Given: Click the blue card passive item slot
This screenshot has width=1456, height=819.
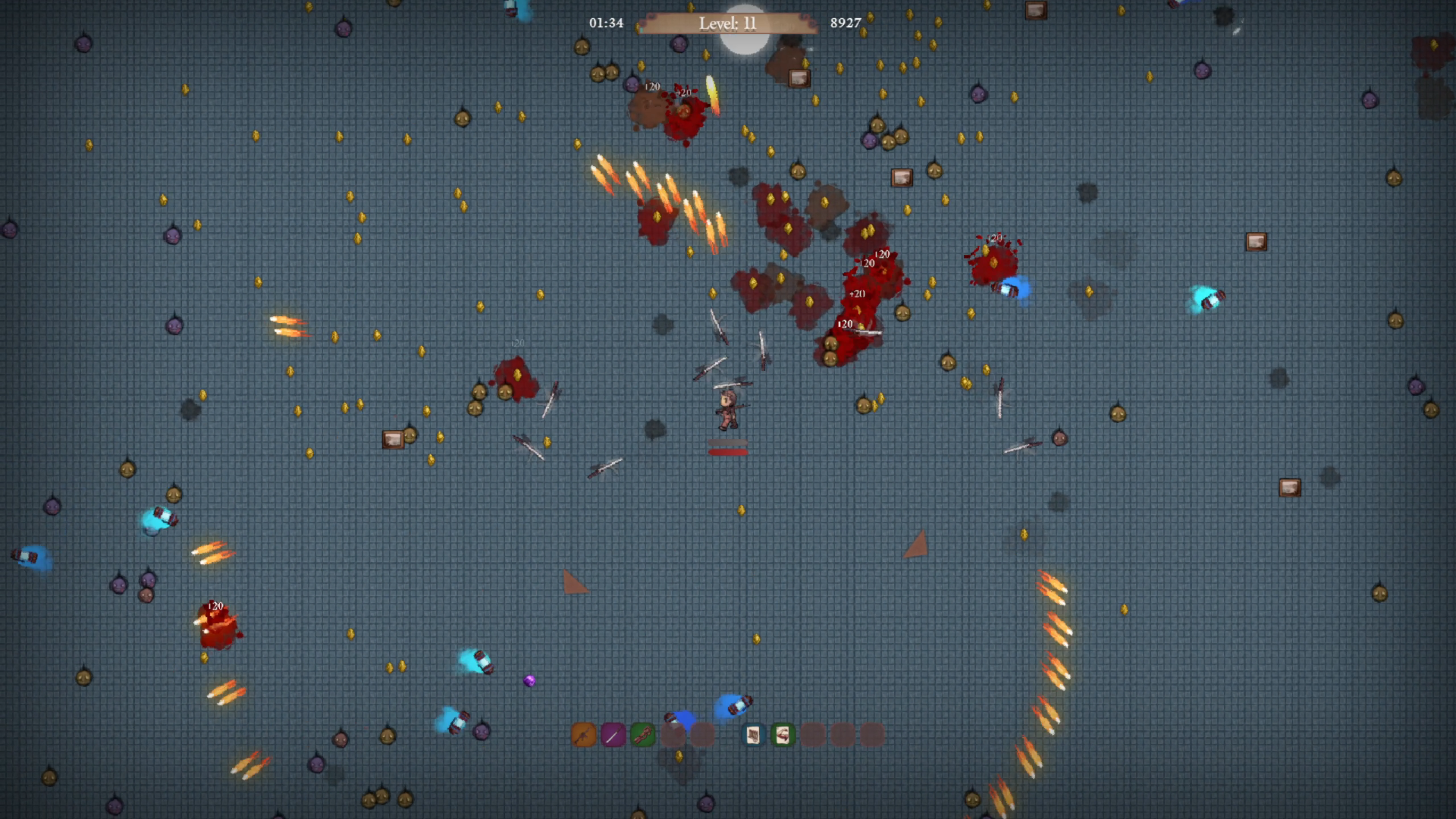Looking at the screenshot, I should tap(753, 735).
